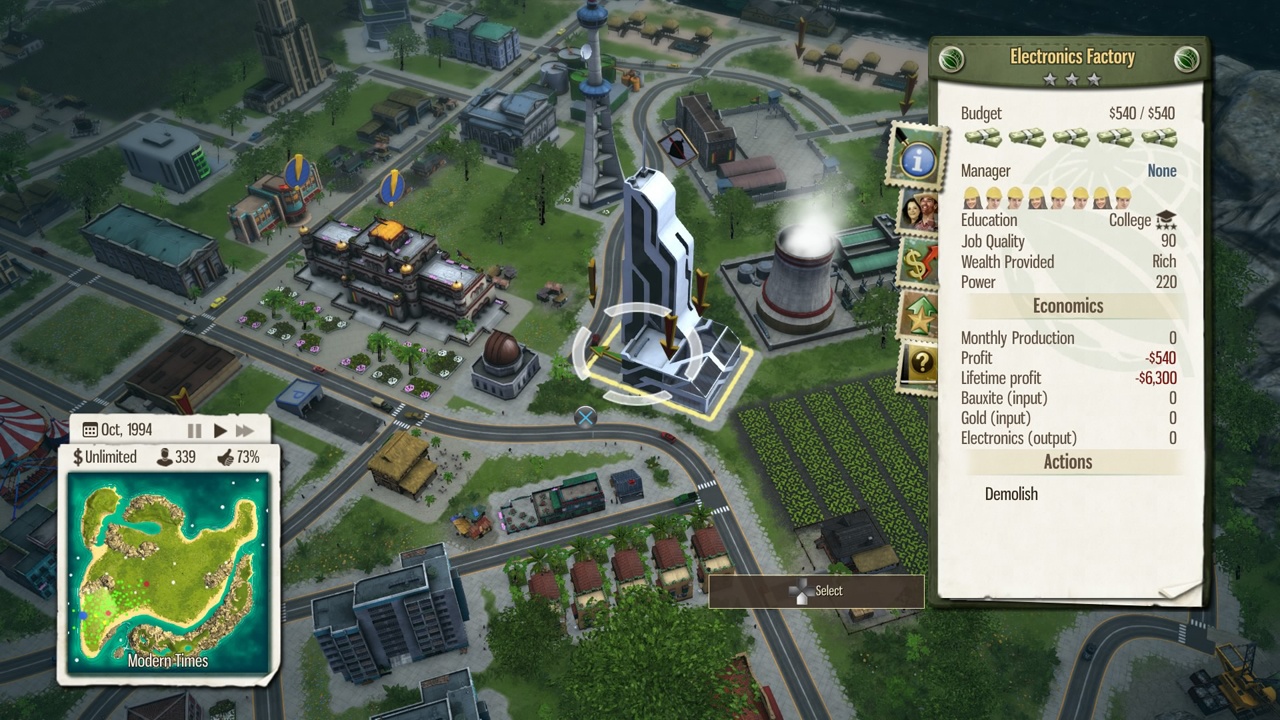Click the island minimap
The height and width of the screenshot is (720, 1280).
168,572
